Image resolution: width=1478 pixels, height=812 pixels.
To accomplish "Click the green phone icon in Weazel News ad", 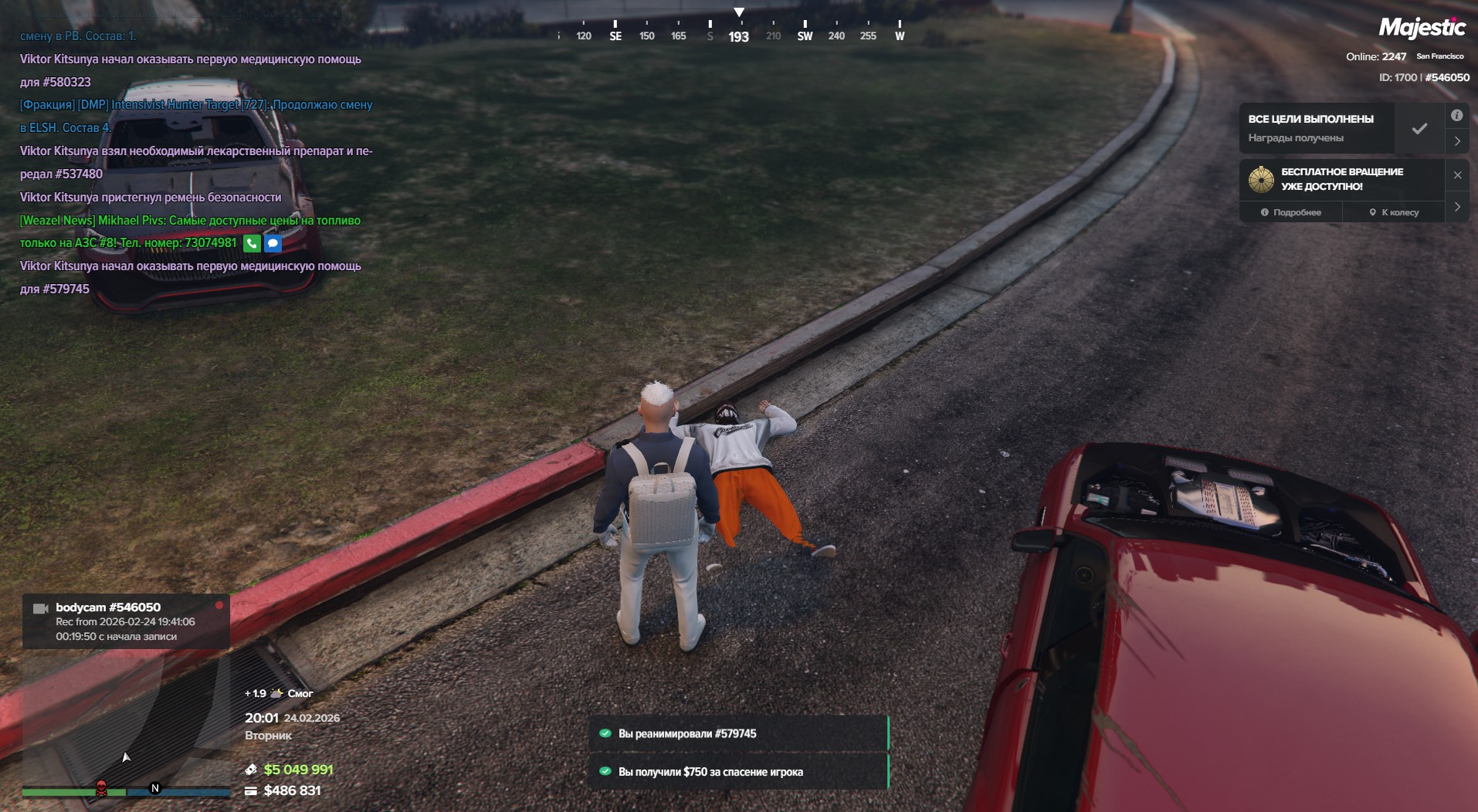I will pos(252,244).
